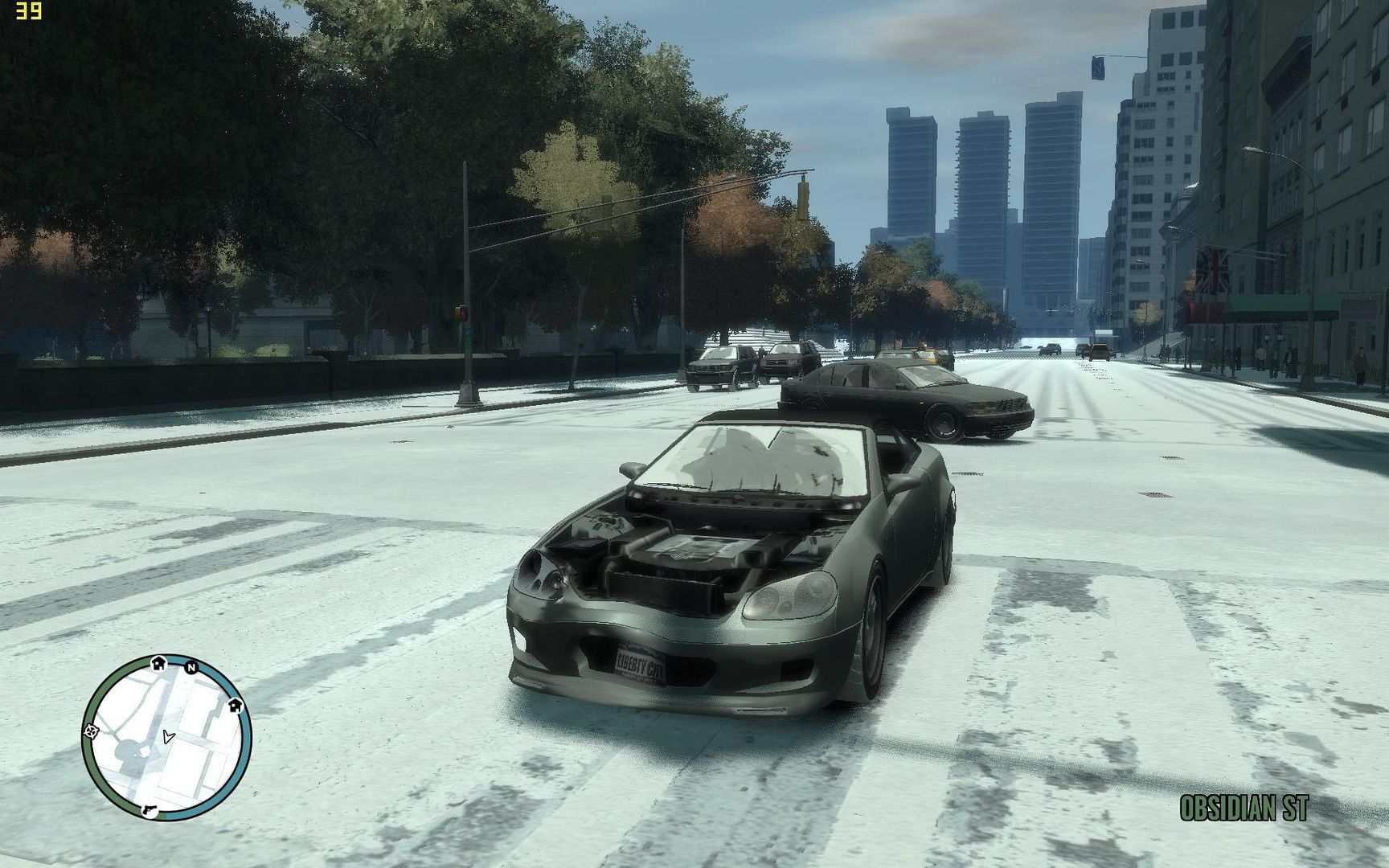Click the circular minimap radar
The width and height of the screenshot is (1389, 868).
pos(167,737)
